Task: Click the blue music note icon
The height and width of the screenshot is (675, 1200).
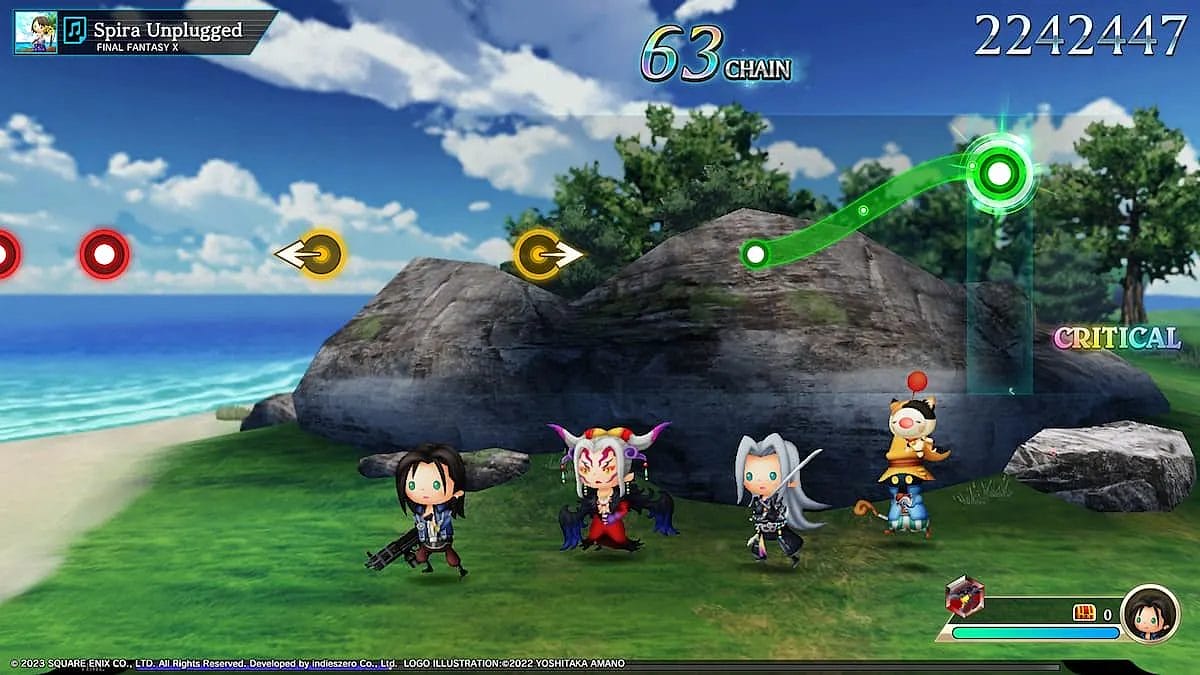Action: (75, 31)
